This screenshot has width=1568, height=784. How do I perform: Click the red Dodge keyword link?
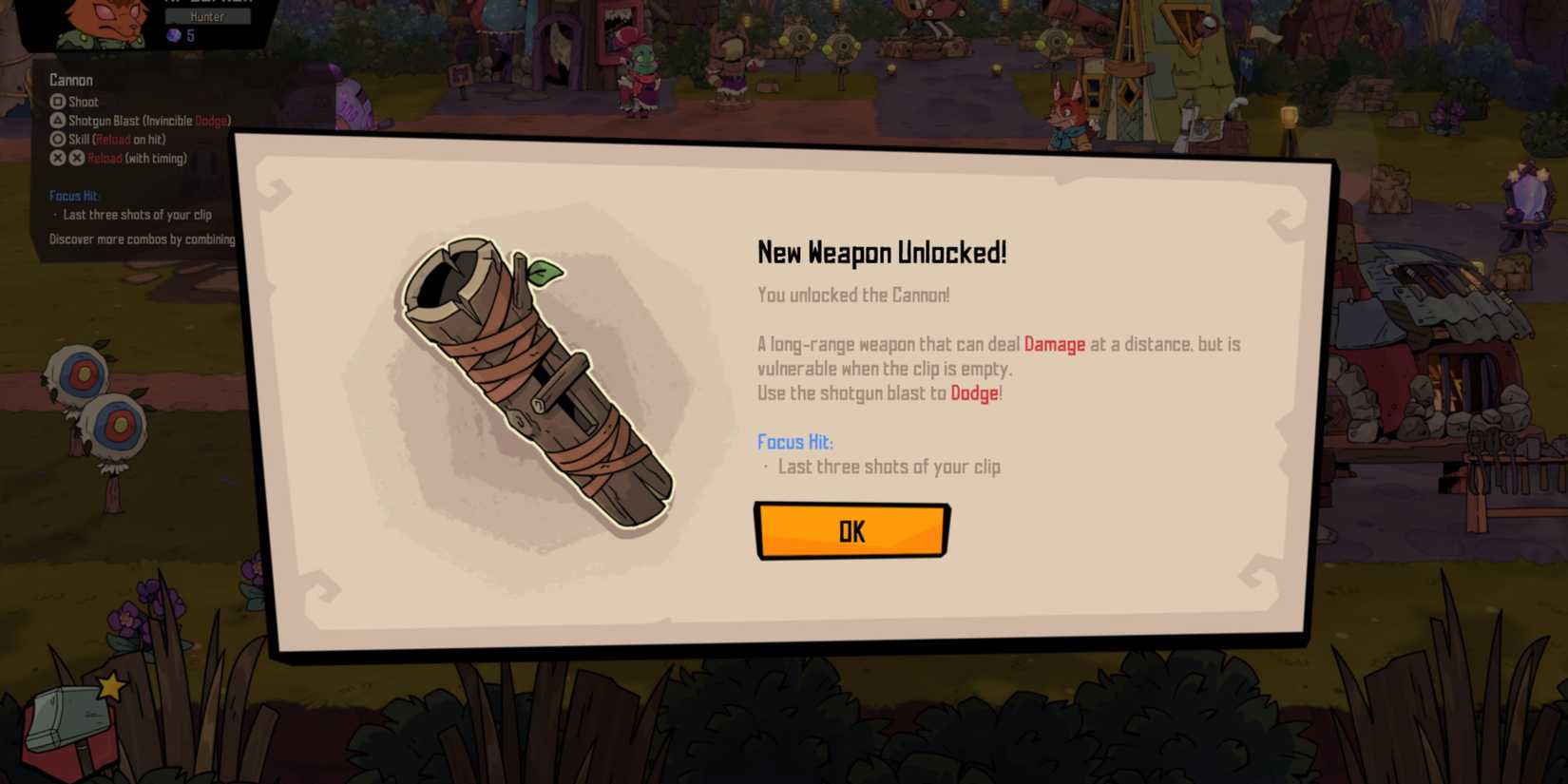(972, 392)
